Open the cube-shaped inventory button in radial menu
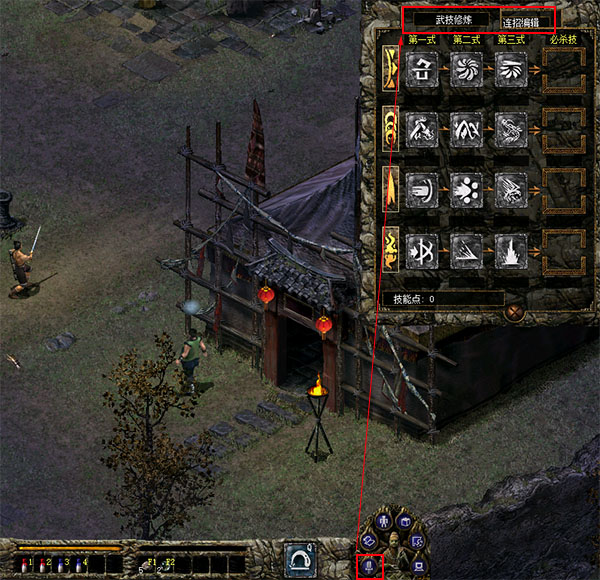The width and height of the screenshot is (600, 580). click(405, 521)
